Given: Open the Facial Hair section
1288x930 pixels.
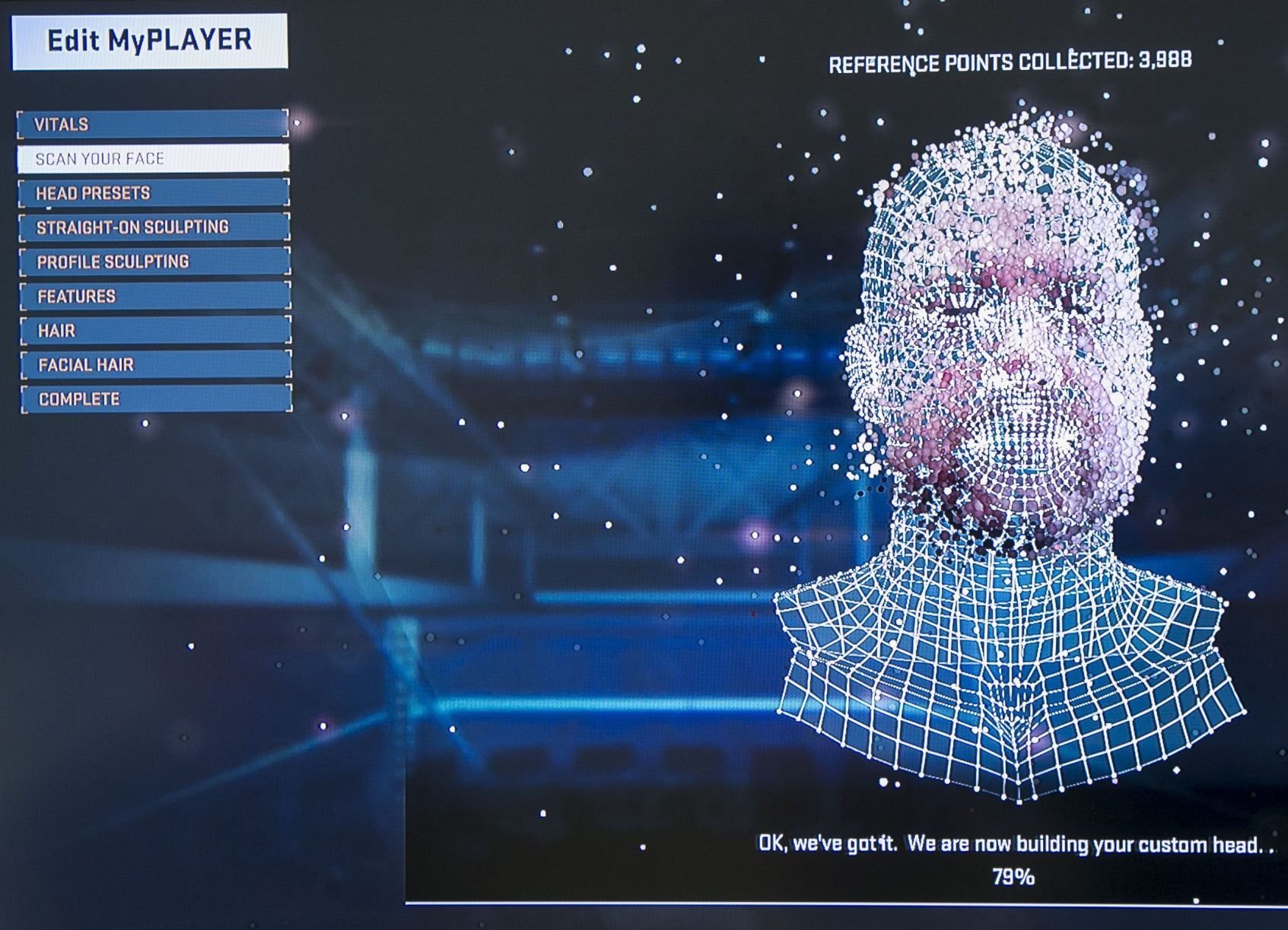Looking at the screenshot, I should [152, 363].
